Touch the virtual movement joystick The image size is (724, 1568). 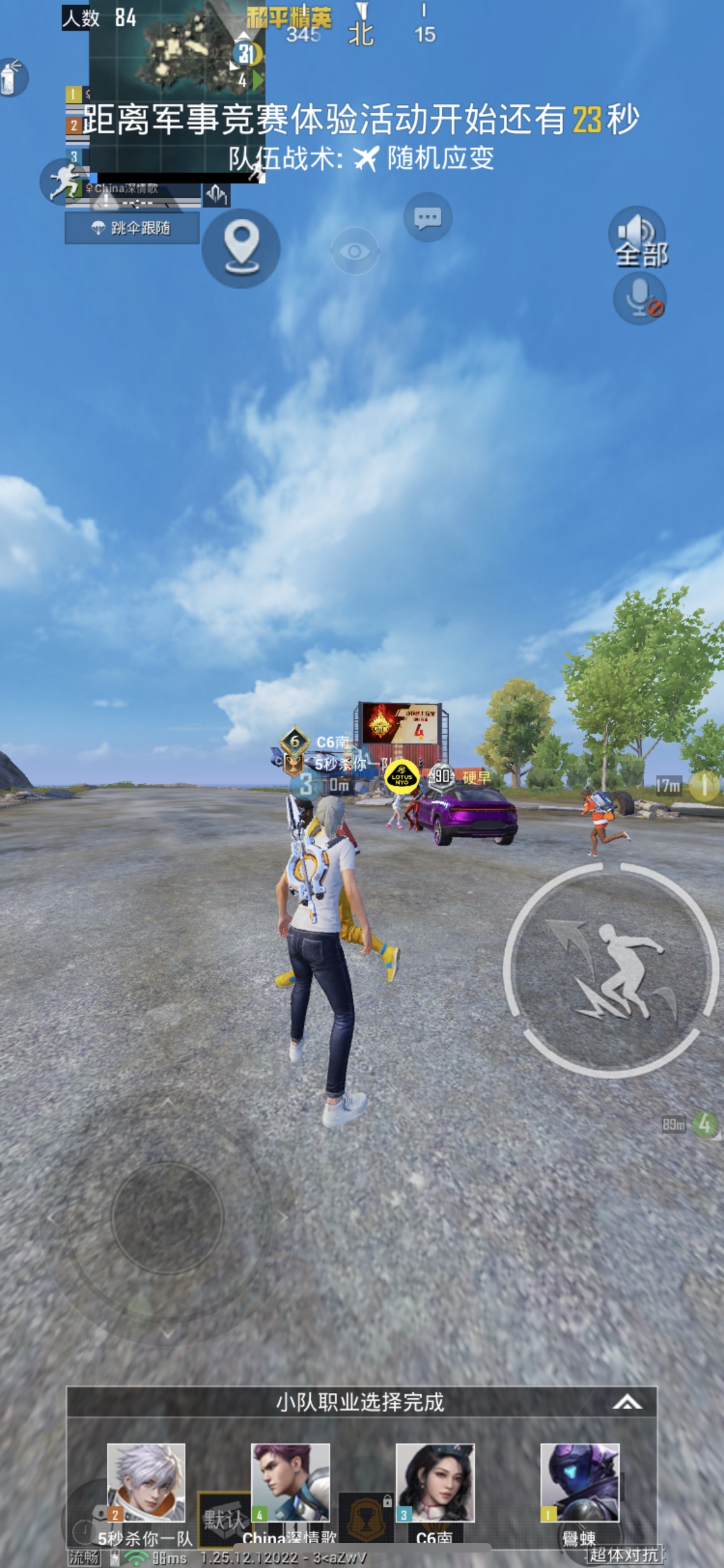coord(167,1217)
